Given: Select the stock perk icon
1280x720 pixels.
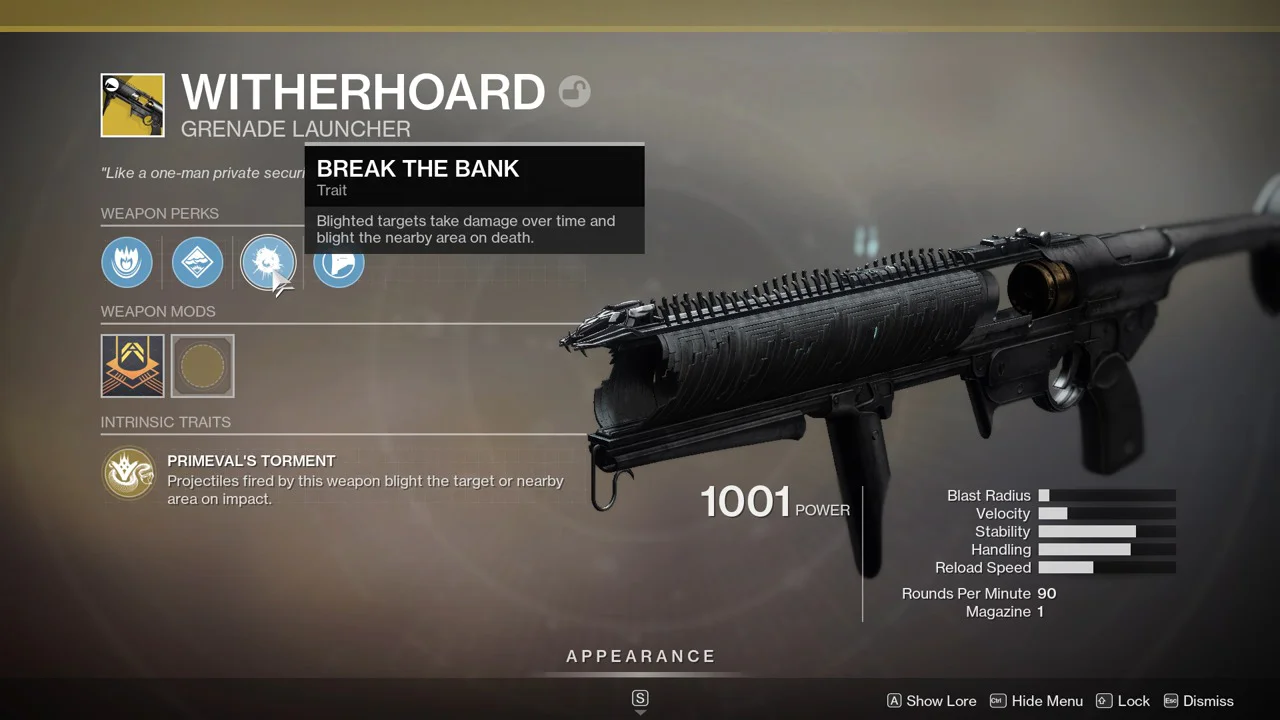Looking at the screenshot, I should (x=339, y=266).
